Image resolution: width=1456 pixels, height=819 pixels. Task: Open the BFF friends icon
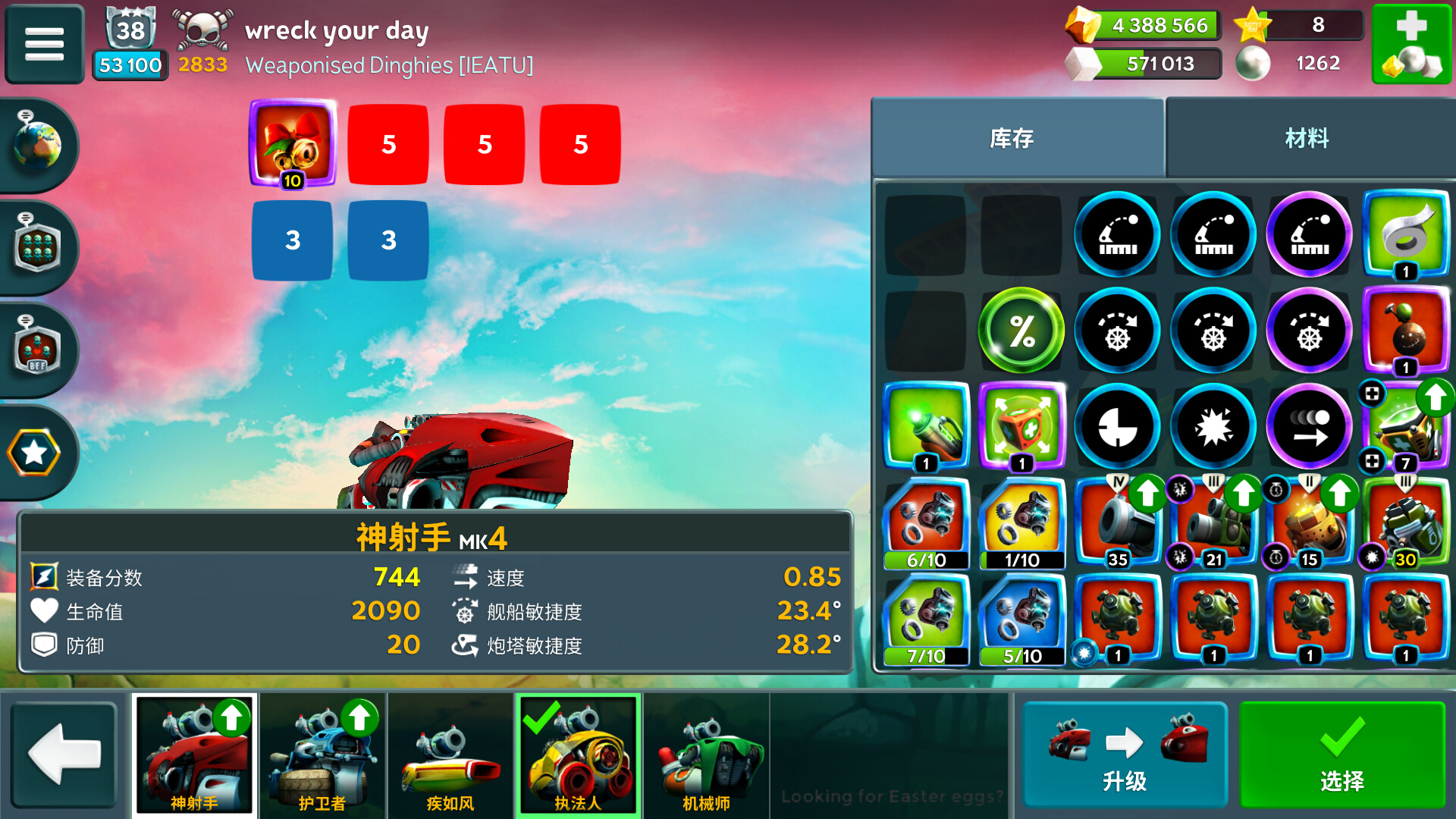tap(36, 350)
